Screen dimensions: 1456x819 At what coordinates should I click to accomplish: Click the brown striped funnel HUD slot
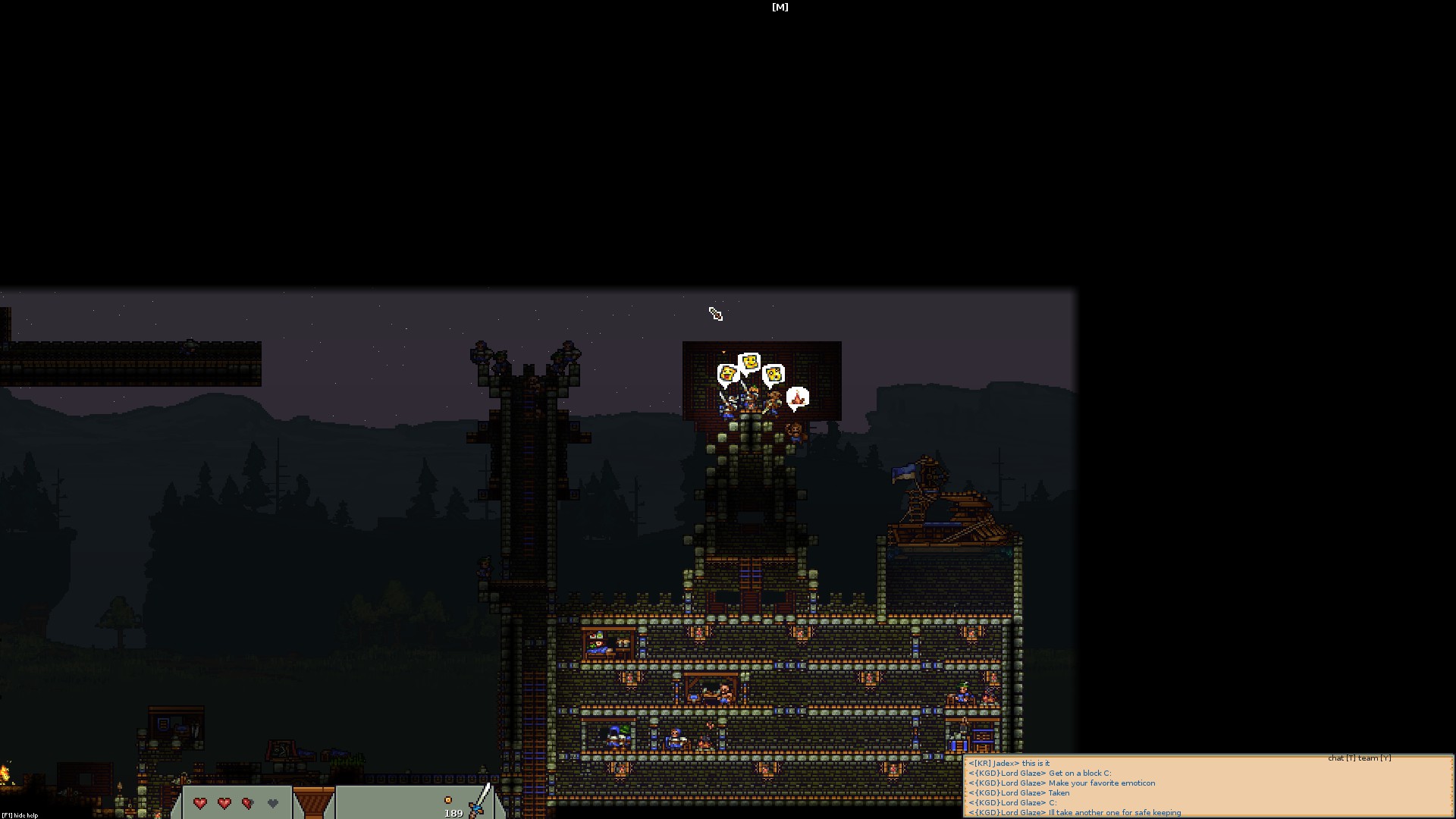point(313,802)
